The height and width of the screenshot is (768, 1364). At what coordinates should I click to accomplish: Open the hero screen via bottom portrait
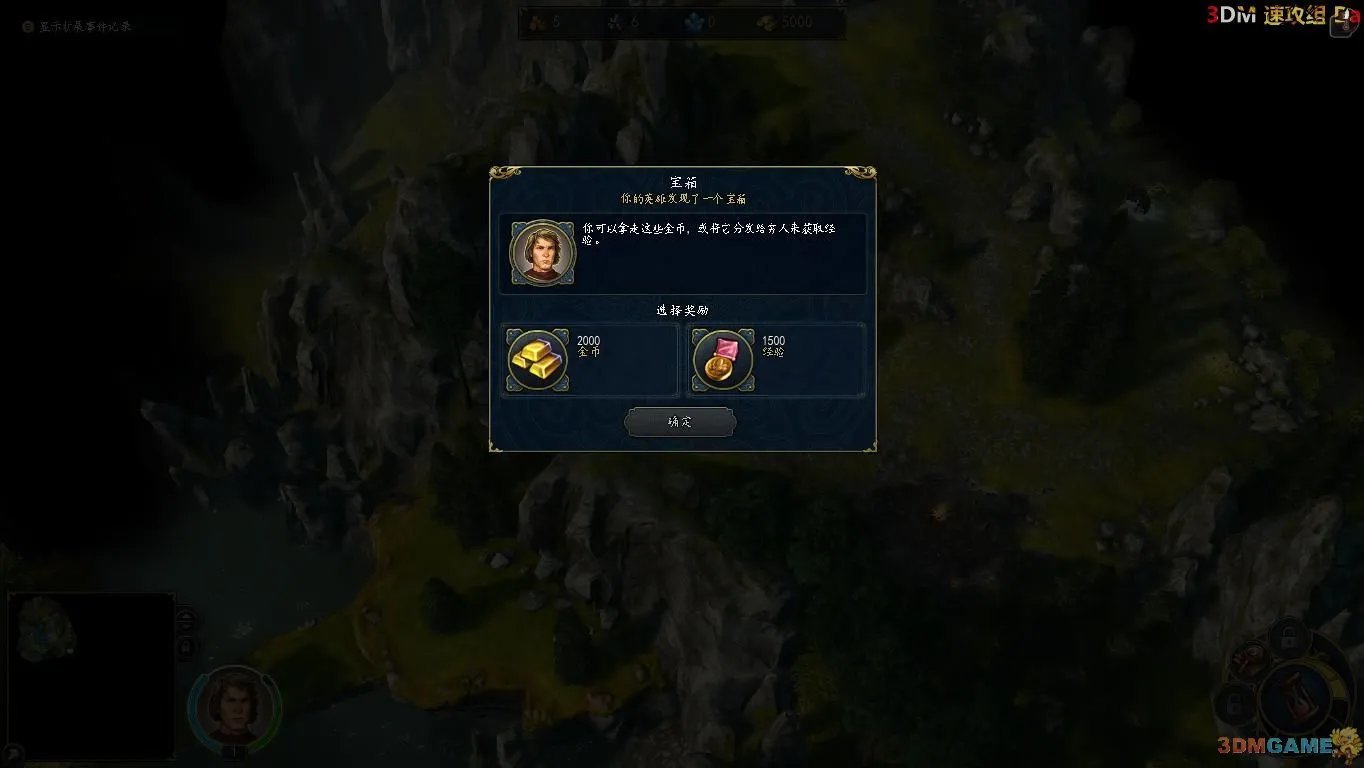coord(235,708)
